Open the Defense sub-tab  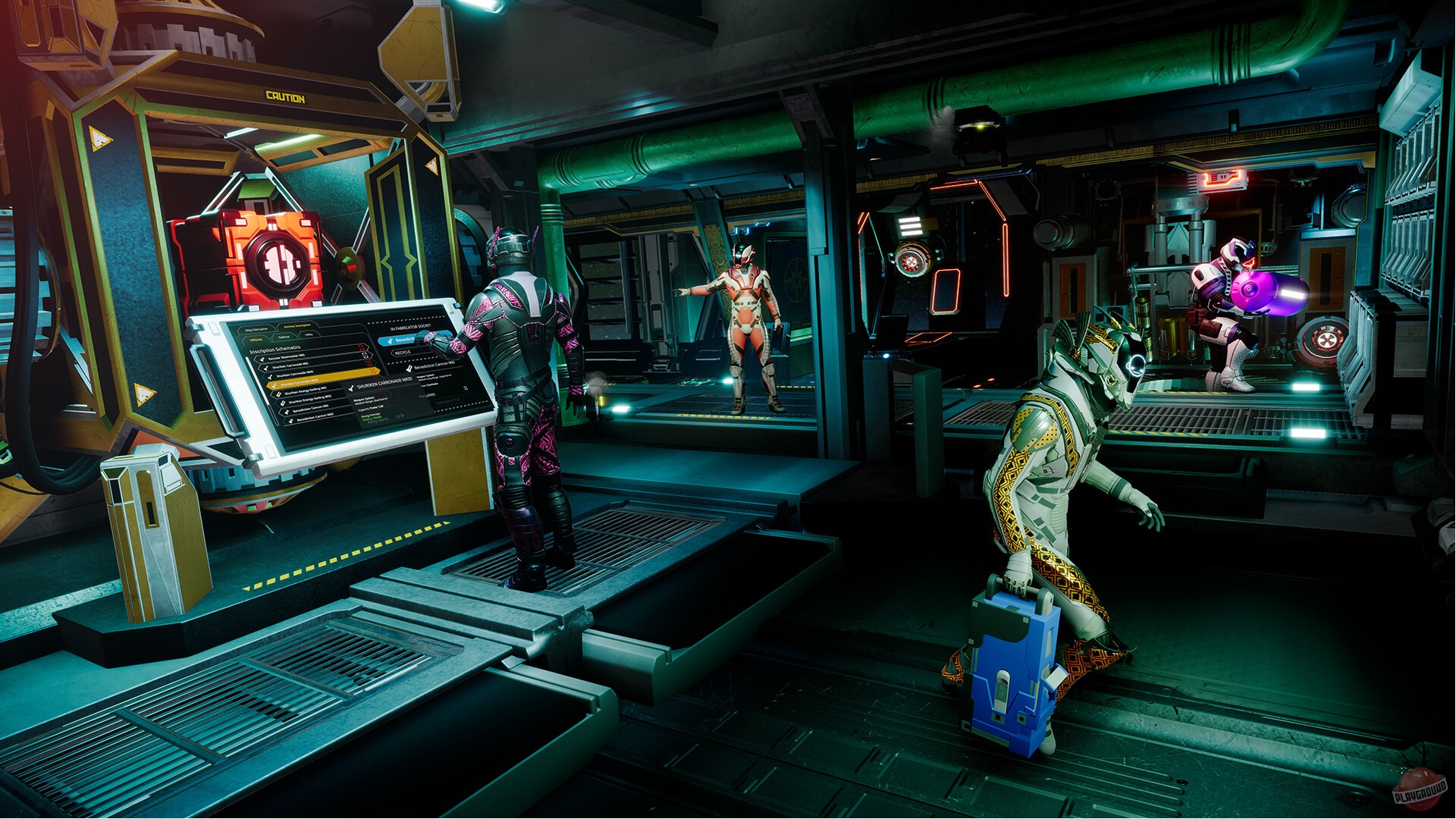285,337
